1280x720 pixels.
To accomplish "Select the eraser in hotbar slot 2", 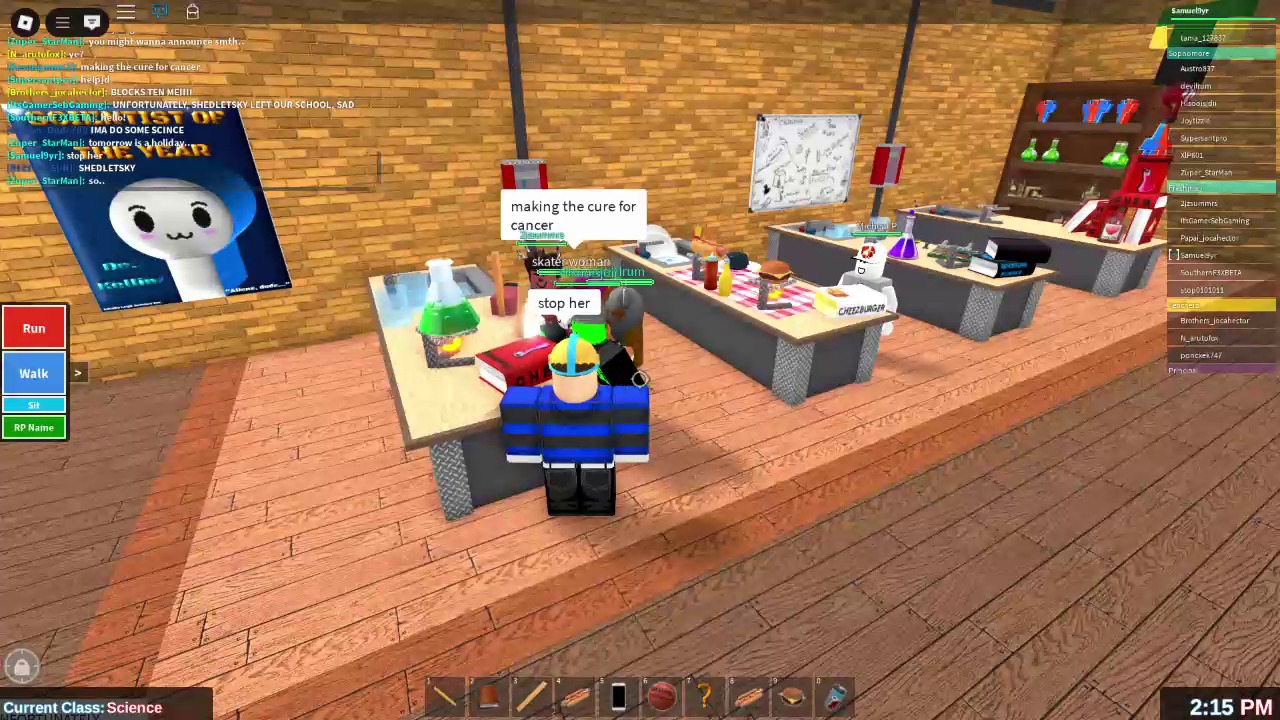I will click(x=488, y=695).
